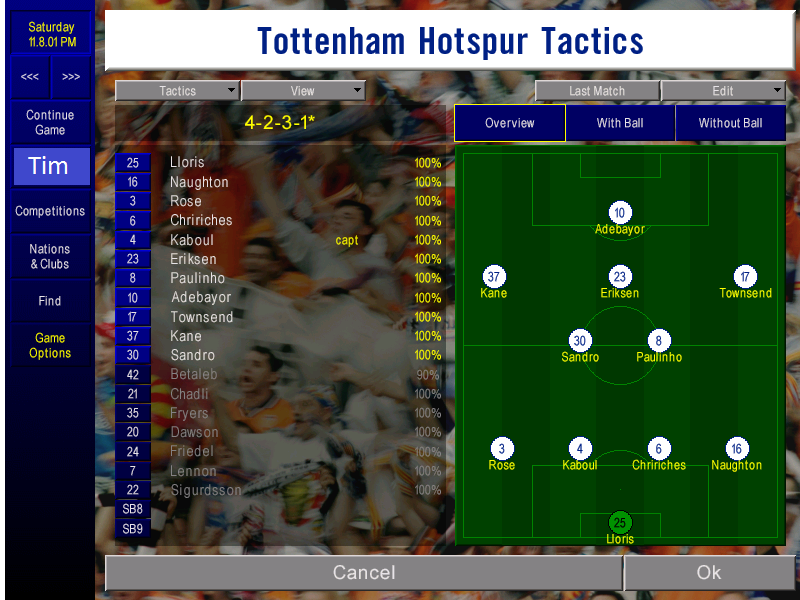Confirm tactics with the Ok button

[x=708, y=573]
